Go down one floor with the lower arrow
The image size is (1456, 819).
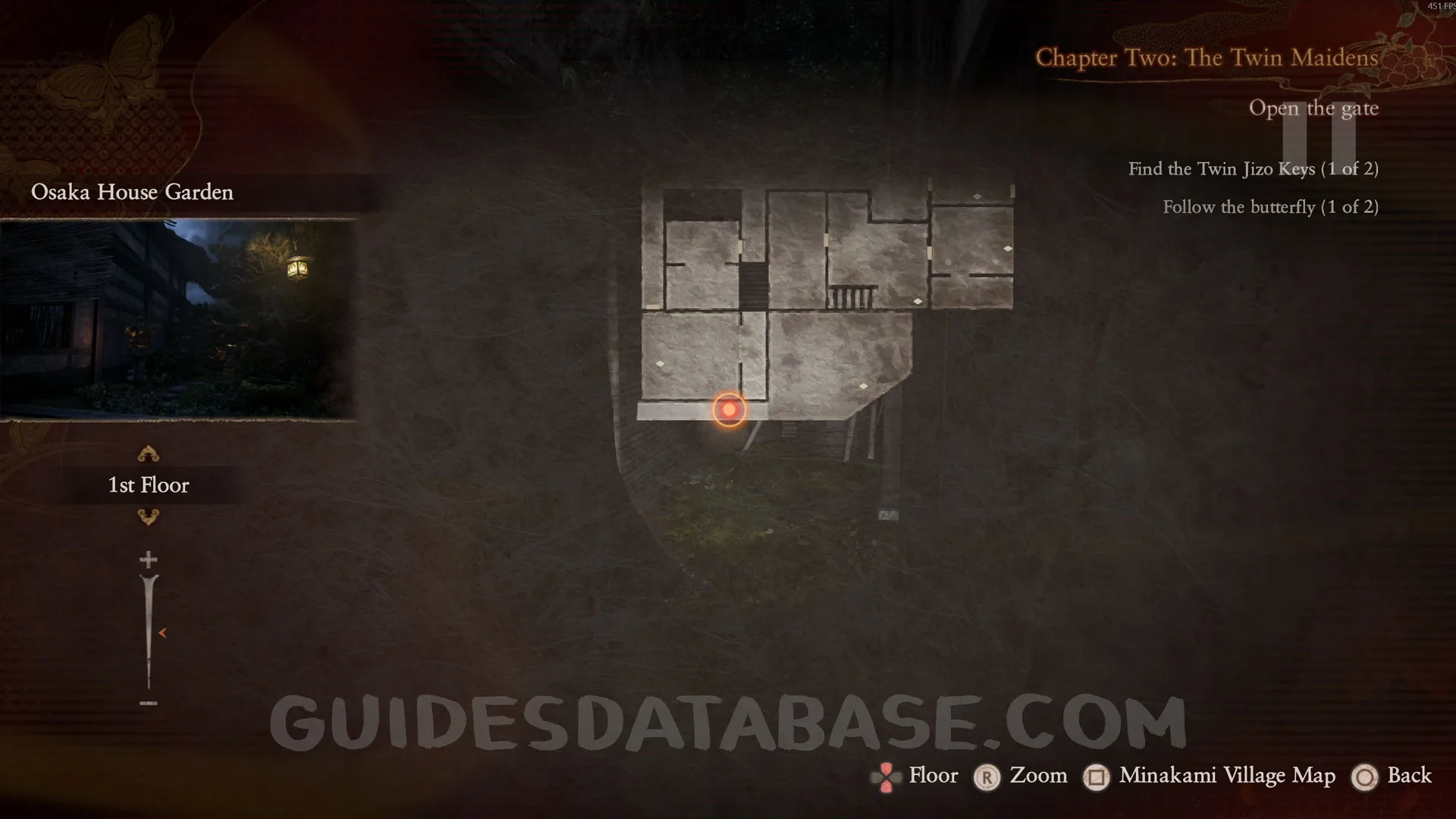tap(148, 517)
